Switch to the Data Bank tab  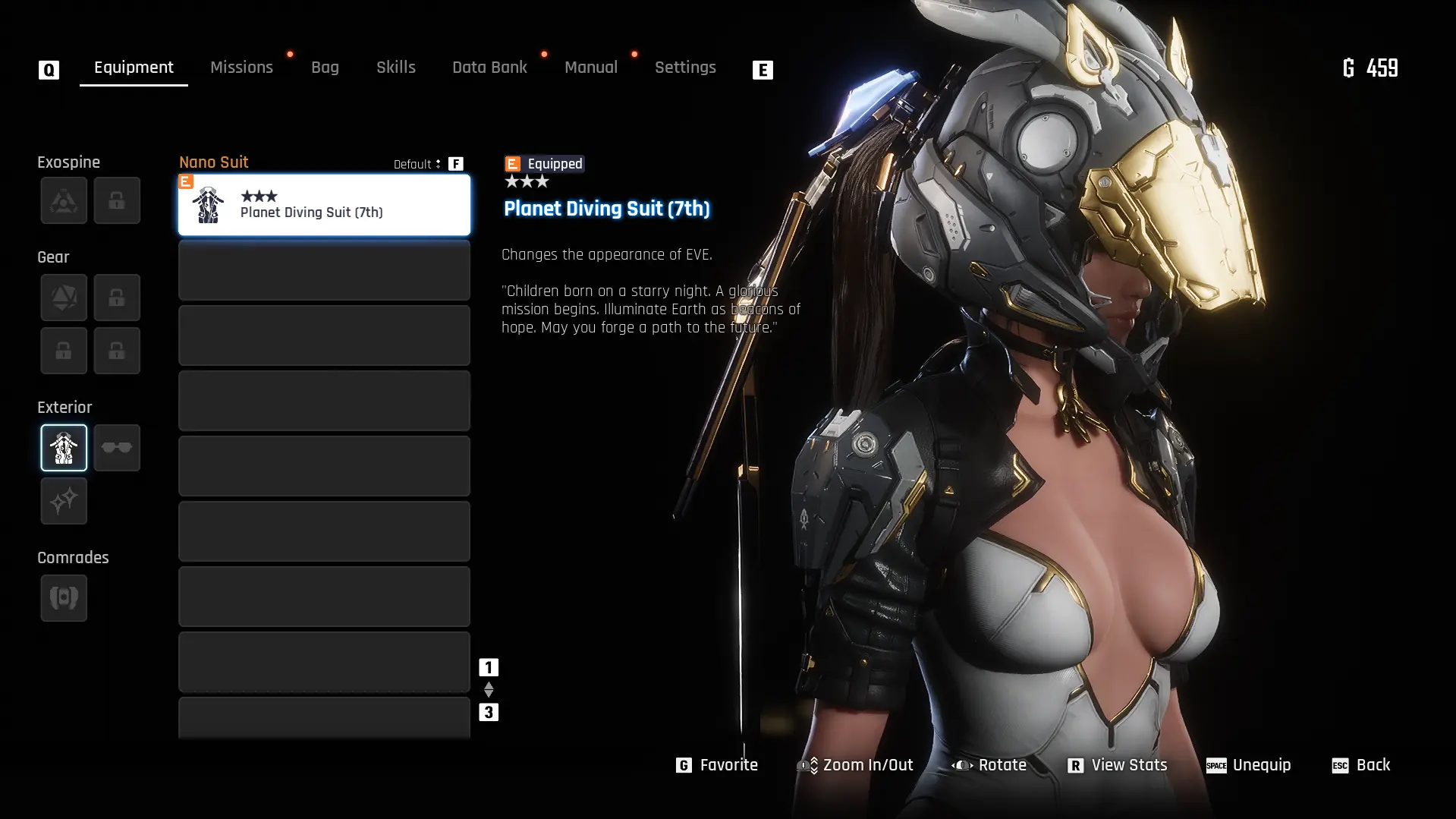tap(489, 67)
